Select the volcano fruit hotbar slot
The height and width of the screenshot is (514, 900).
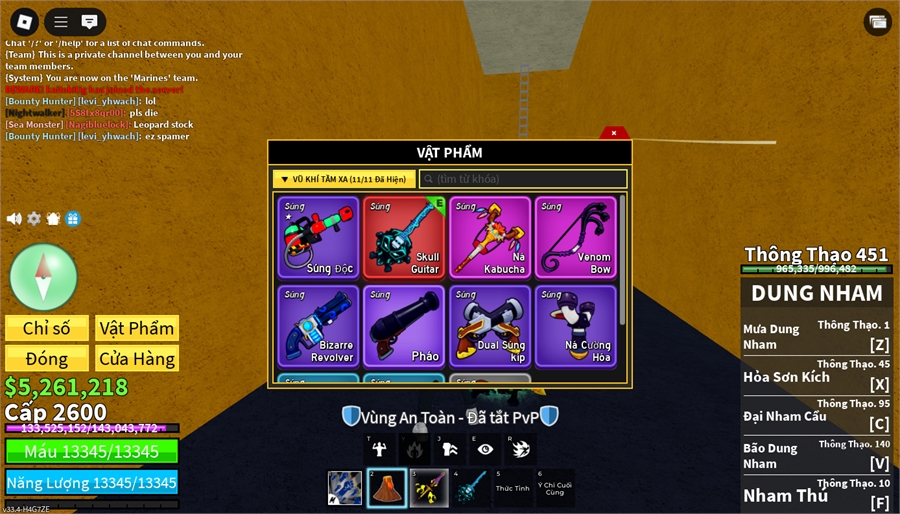[x=386, y=488]
